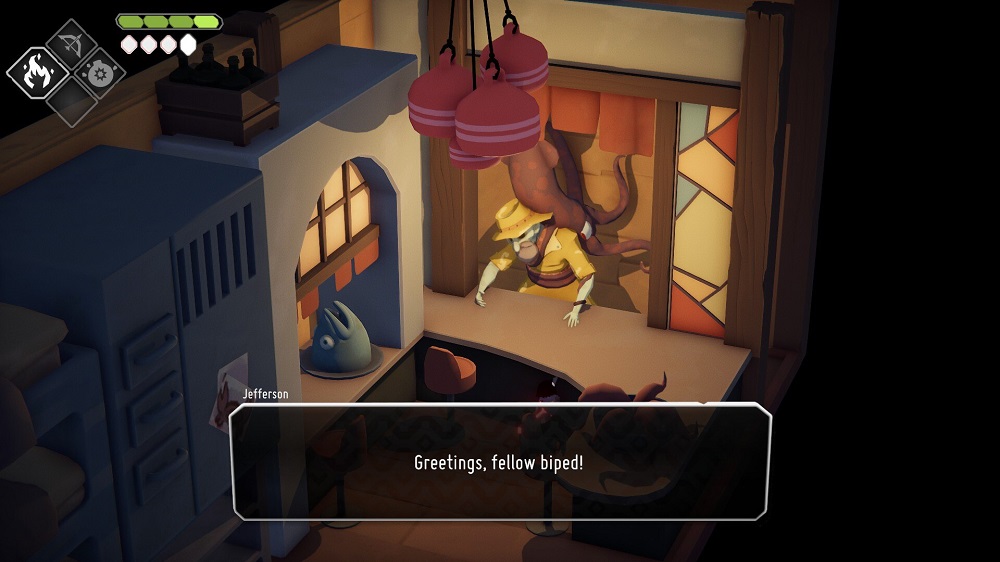Choose the bow and arrow ability

click(x=71, y=44)
